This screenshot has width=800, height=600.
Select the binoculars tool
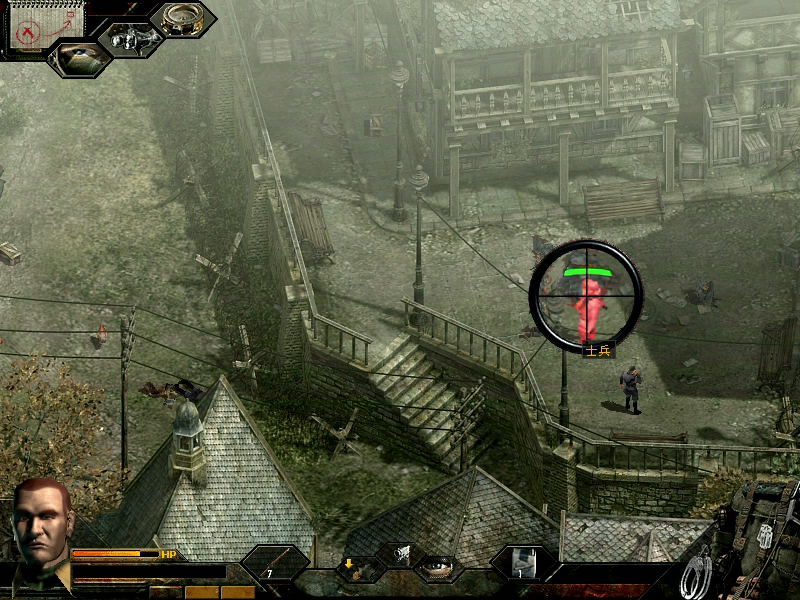tap(131, 38)
